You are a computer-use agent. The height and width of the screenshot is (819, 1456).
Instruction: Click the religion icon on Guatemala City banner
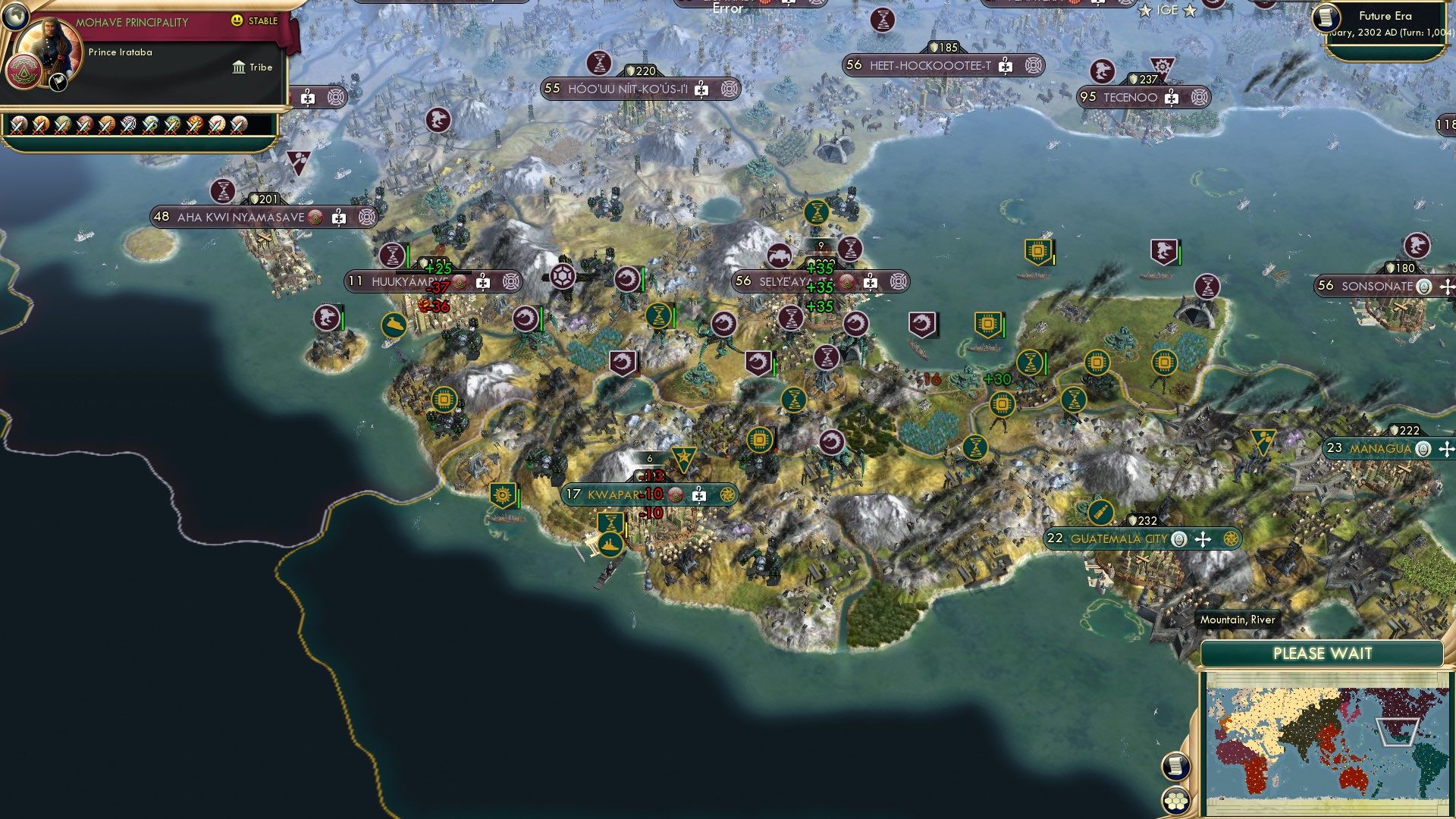click(x=1179, y=539)
